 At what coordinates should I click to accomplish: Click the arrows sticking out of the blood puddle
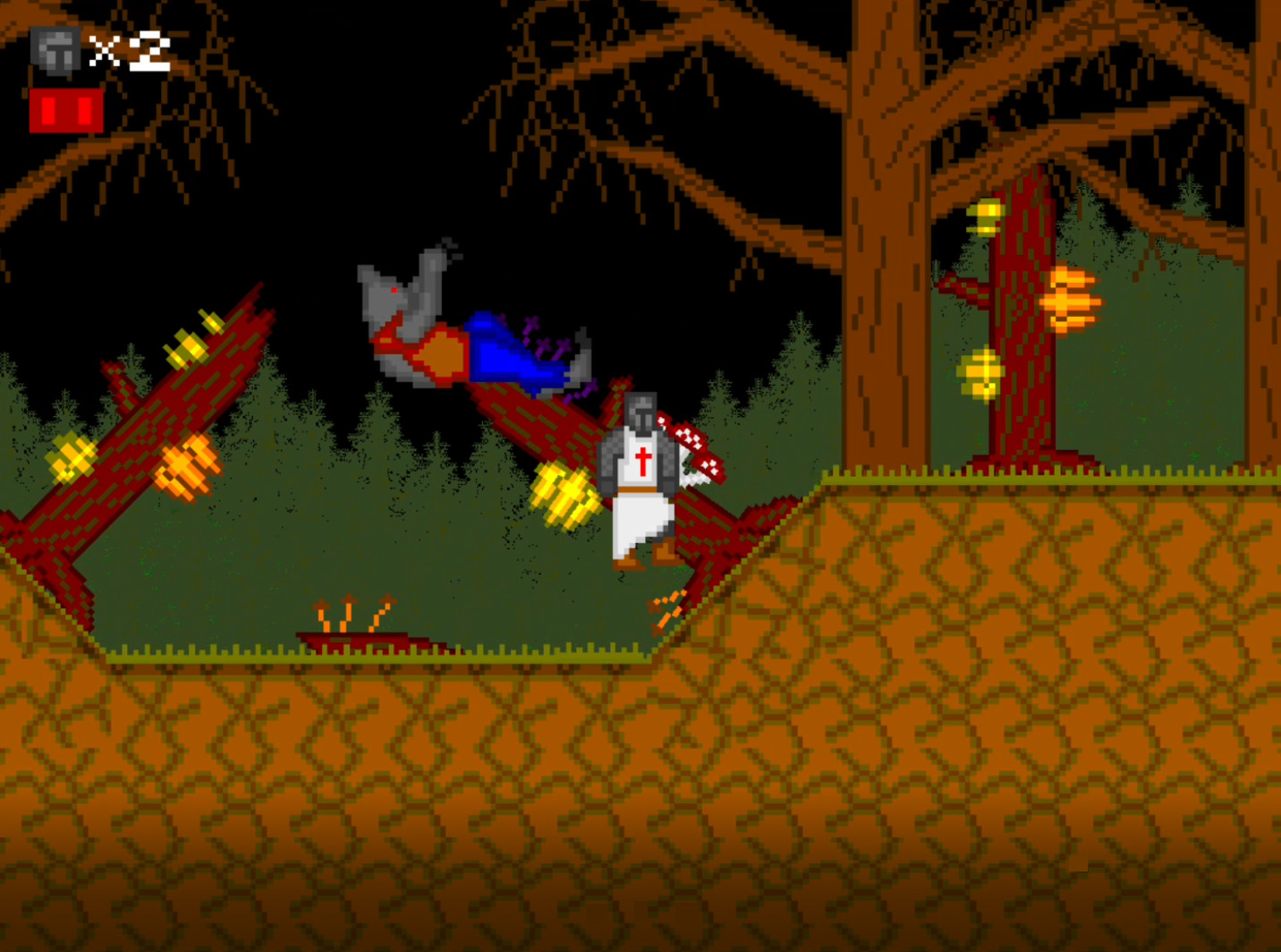pyautogui.click(x=349, y=613)
